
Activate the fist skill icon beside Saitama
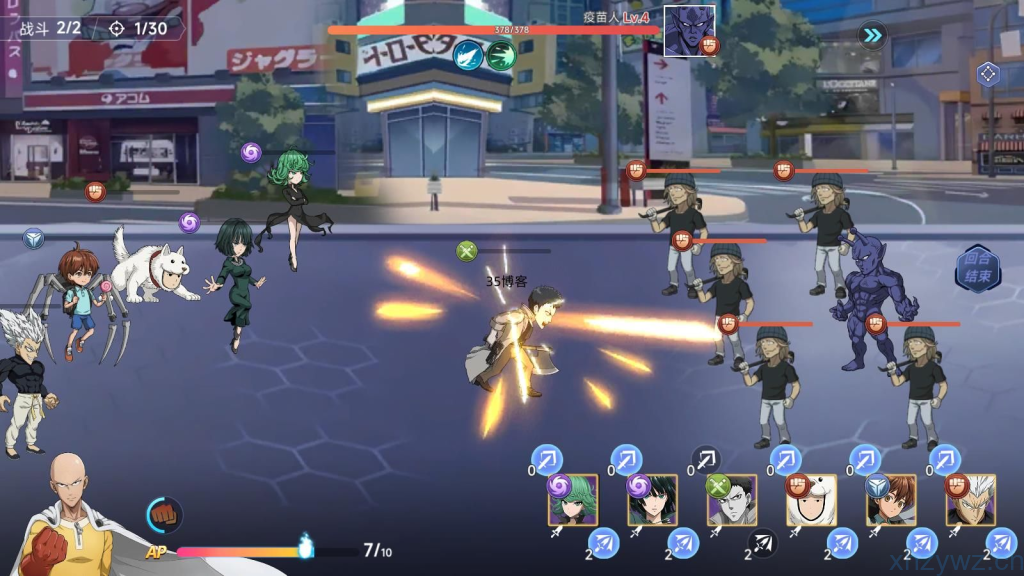pyautogui.click(x=165, y=514)
